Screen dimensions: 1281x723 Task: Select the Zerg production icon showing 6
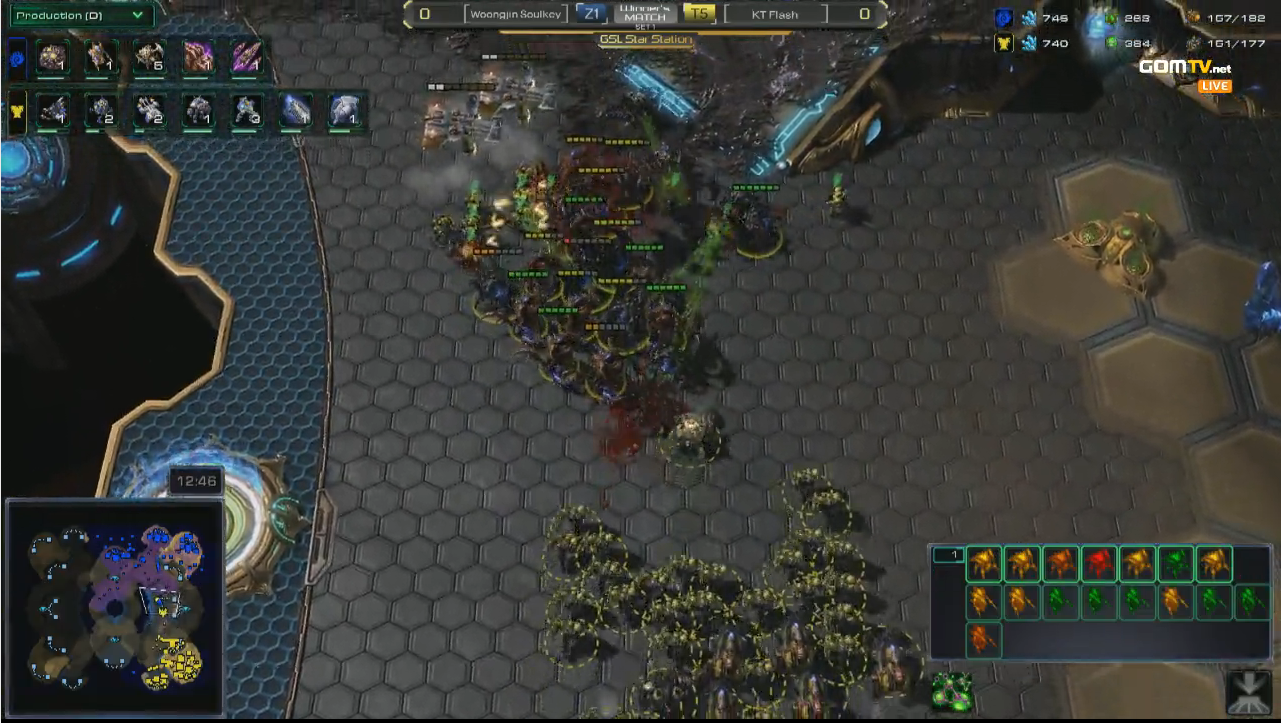(149, 59)
